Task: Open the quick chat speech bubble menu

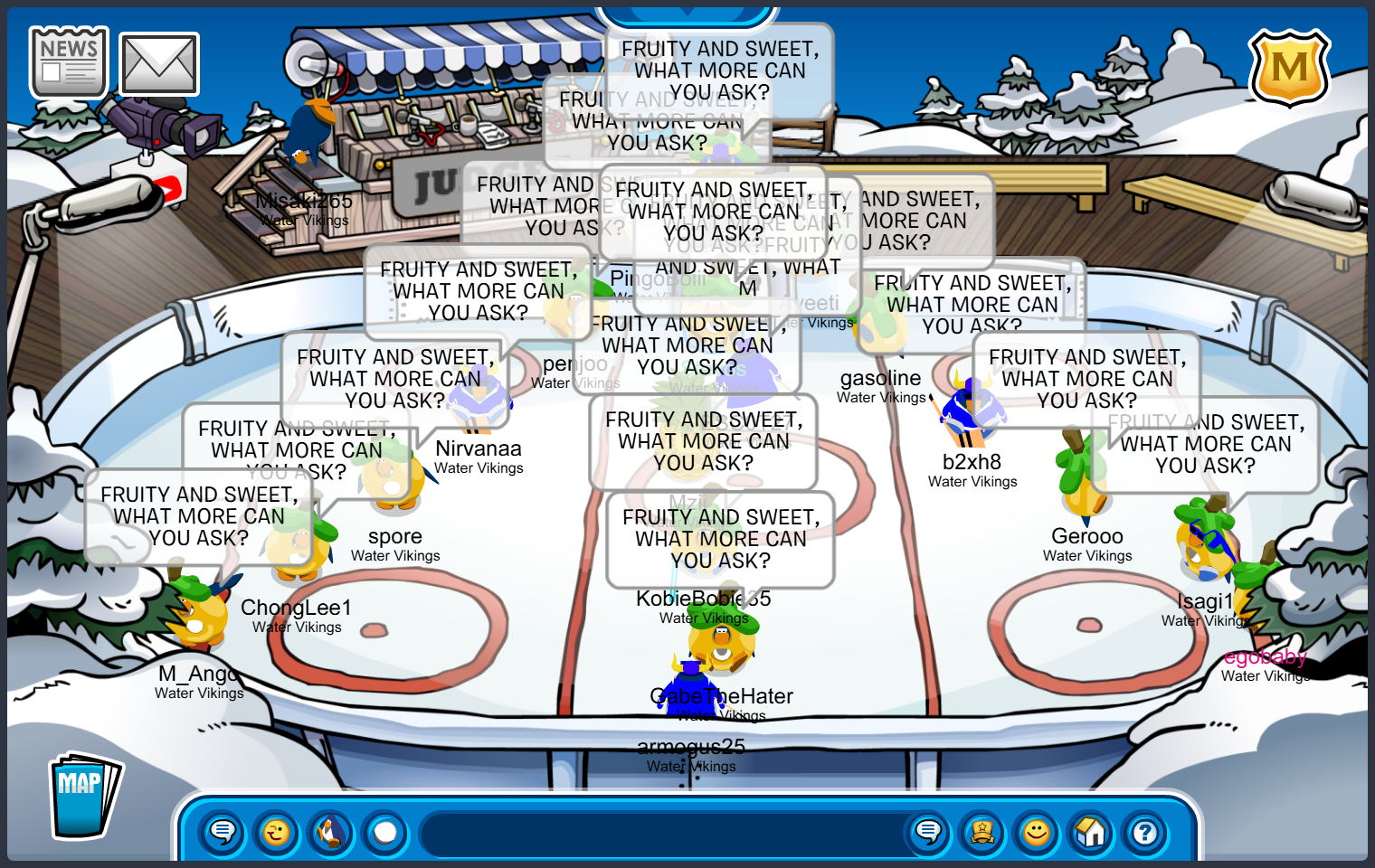Action: 223,831
